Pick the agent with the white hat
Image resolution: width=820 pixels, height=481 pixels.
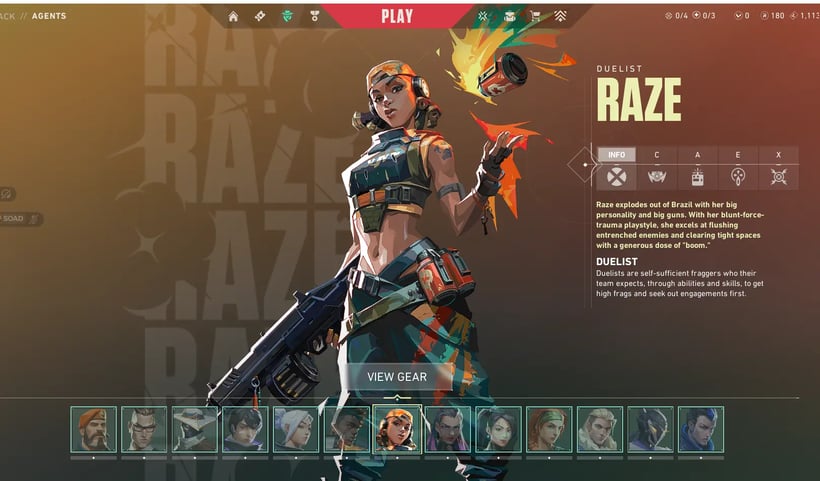coord(195,429)
